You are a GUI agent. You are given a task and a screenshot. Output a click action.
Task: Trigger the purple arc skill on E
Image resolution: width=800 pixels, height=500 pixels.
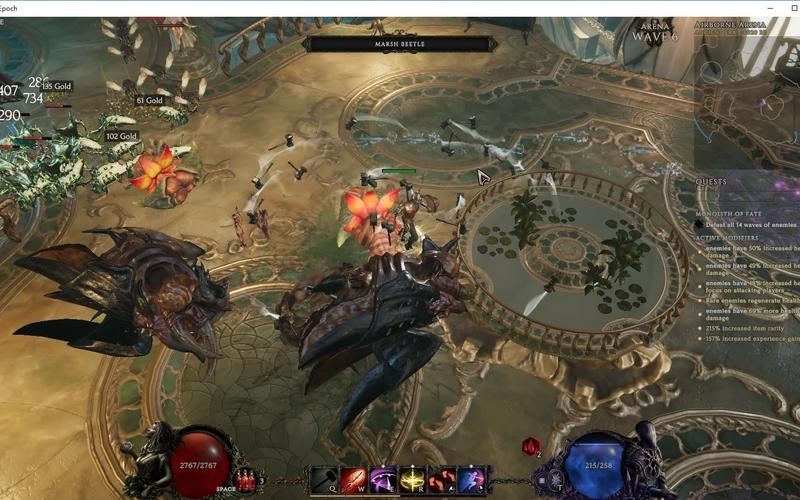click(x=384, y=479)
